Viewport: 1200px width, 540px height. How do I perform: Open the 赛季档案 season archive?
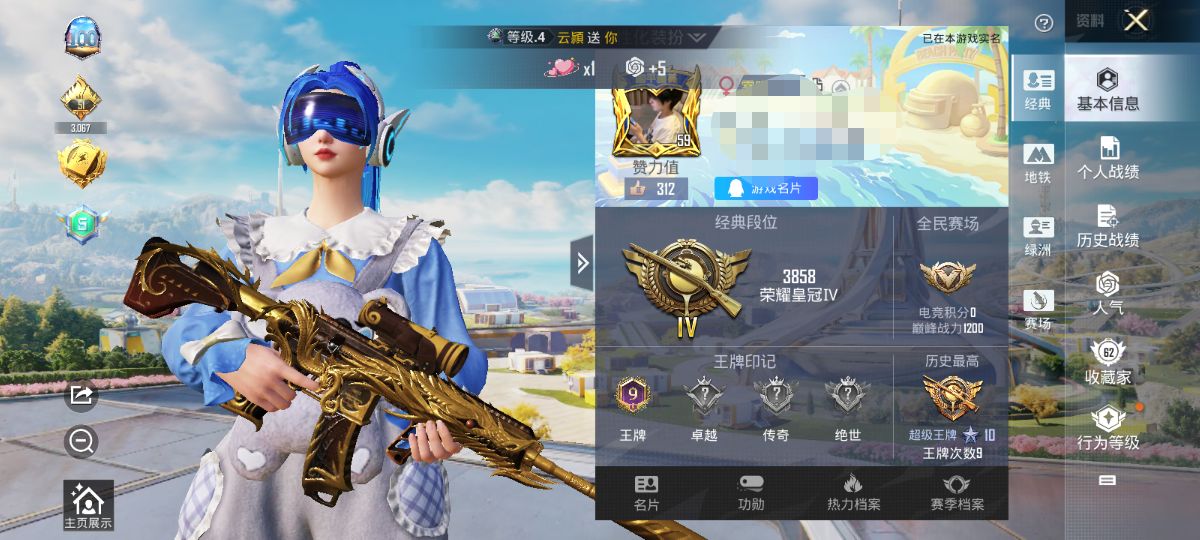pos(956,493)
